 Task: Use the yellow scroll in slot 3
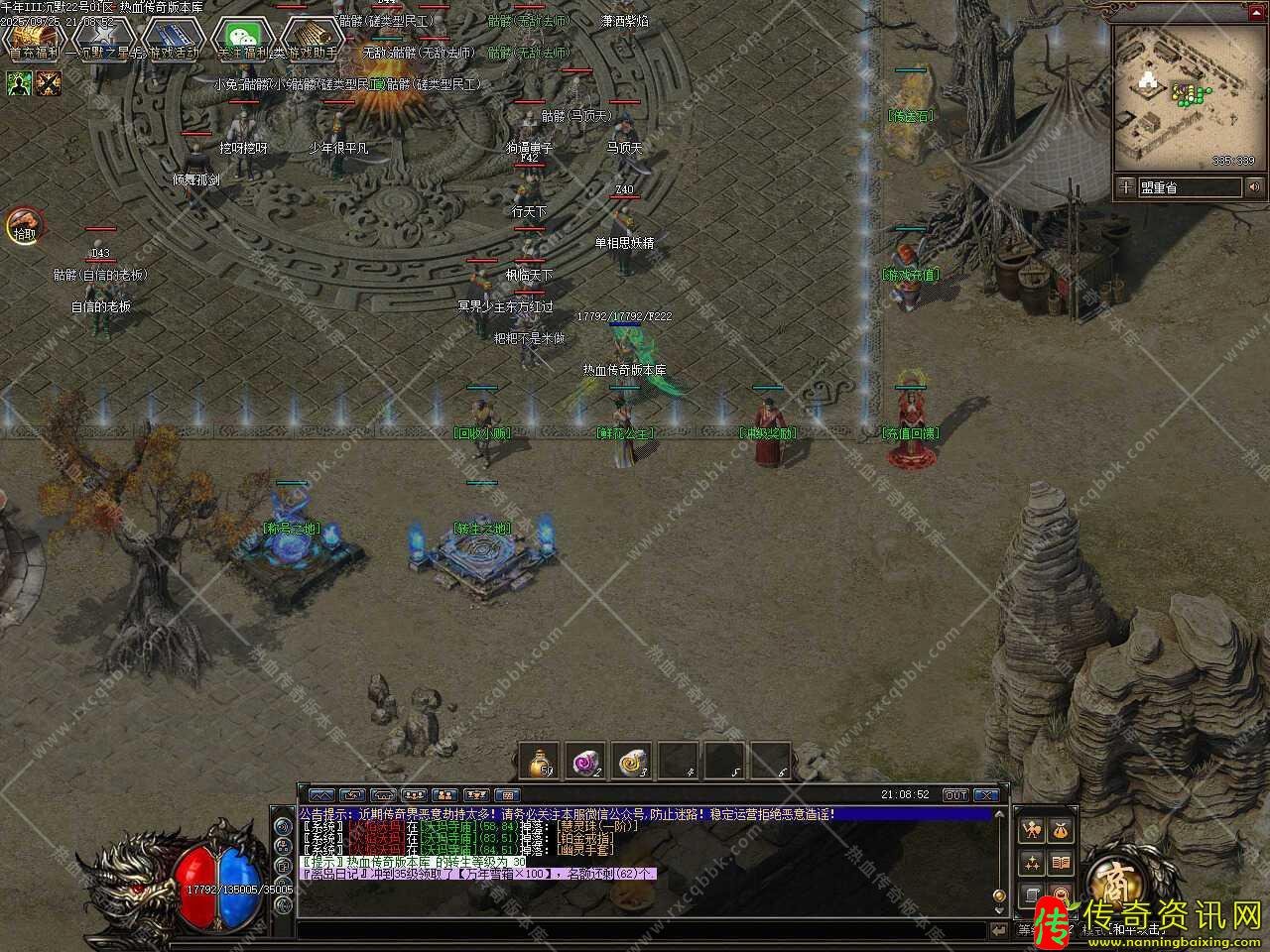pyautogui.click(x=632, y=761)
